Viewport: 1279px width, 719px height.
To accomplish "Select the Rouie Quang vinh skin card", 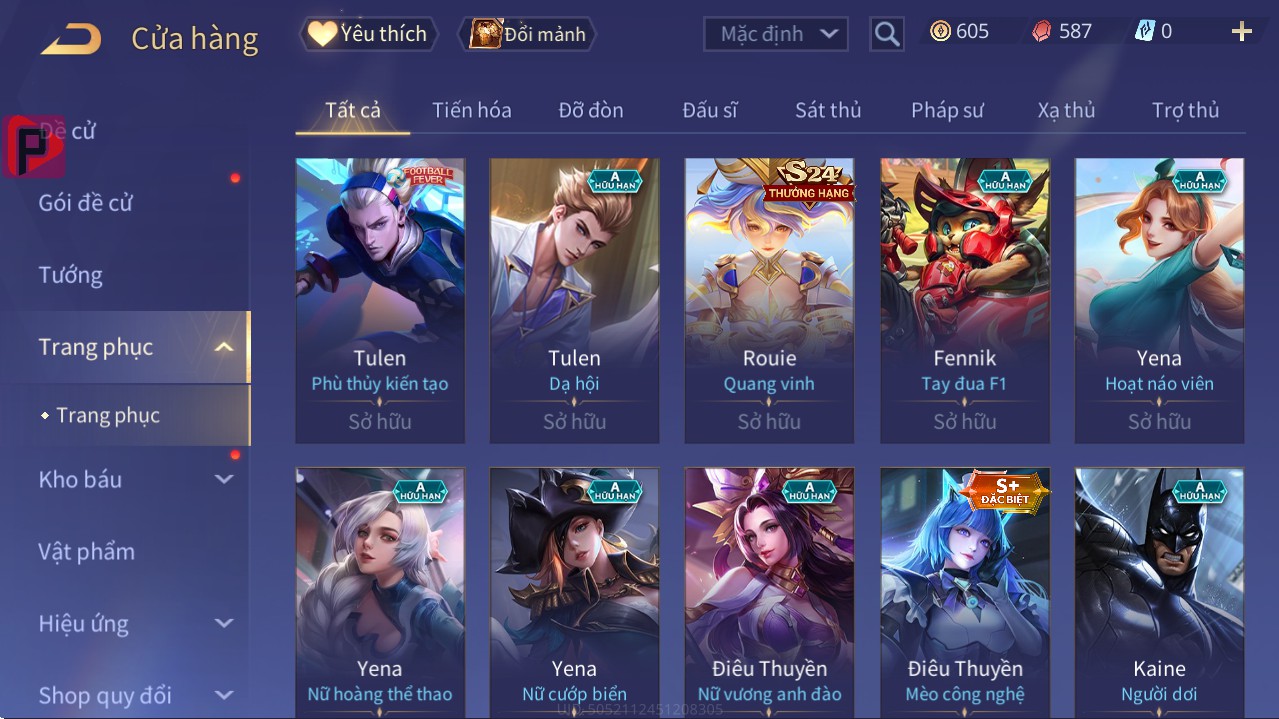I will coord(769,300).
